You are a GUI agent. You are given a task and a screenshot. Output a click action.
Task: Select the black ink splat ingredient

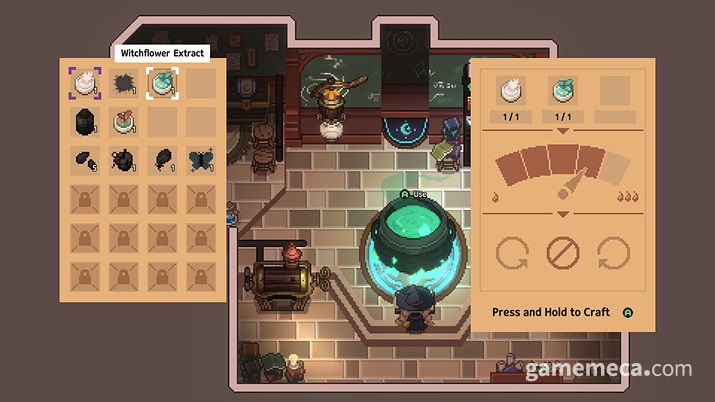(124, 84)
